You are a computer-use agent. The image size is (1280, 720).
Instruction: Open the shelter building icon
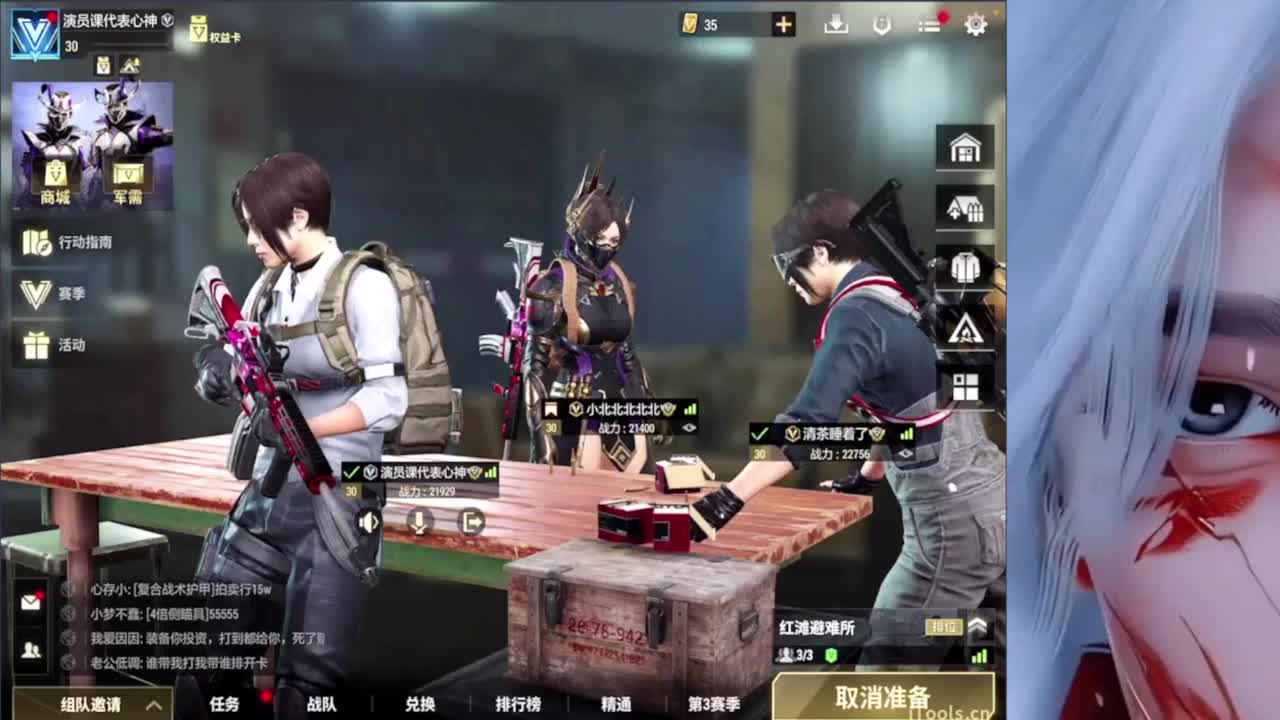963,207
